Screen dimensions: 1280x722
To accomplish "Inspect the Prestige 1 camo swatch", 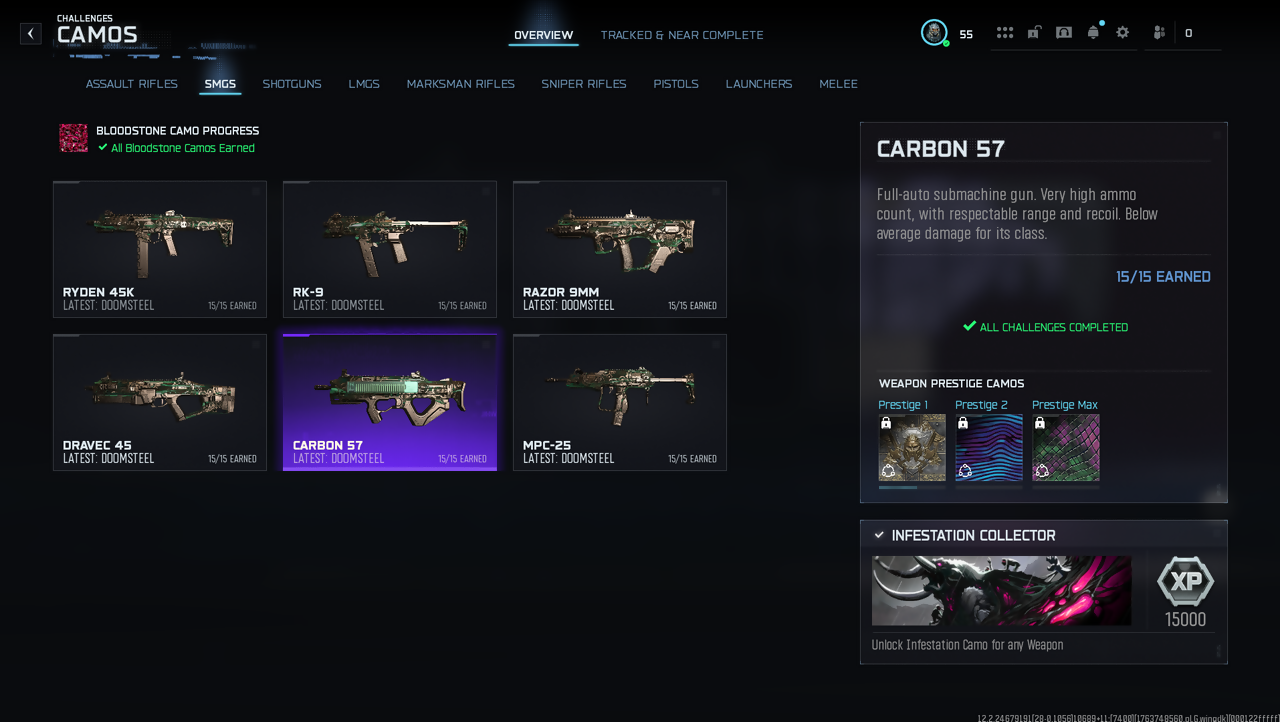I will (x=912, y=448).
